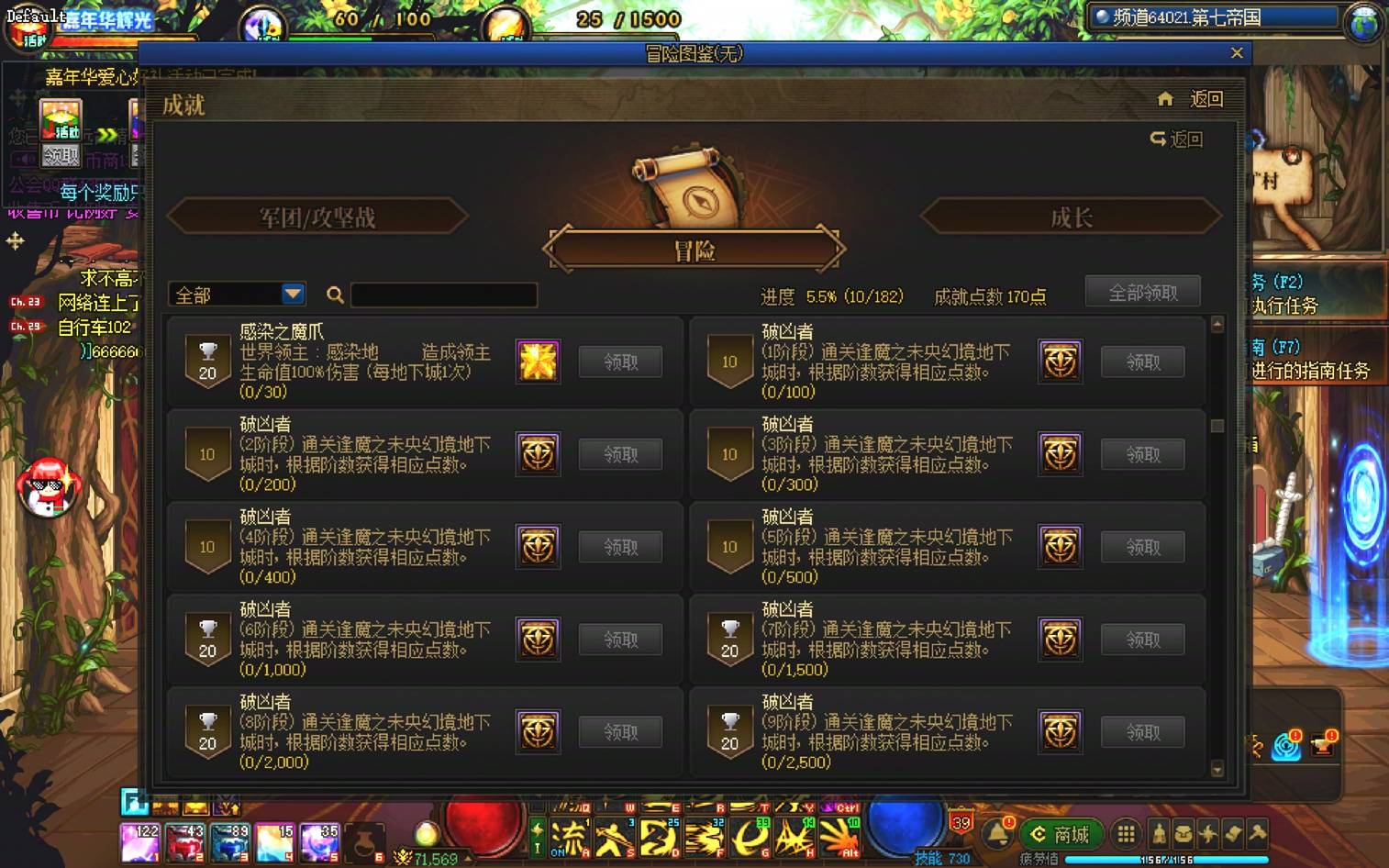Open the grid menu icon on the bottom toolbar
Screen dimensions: 1389x868
coord(1127,832)
